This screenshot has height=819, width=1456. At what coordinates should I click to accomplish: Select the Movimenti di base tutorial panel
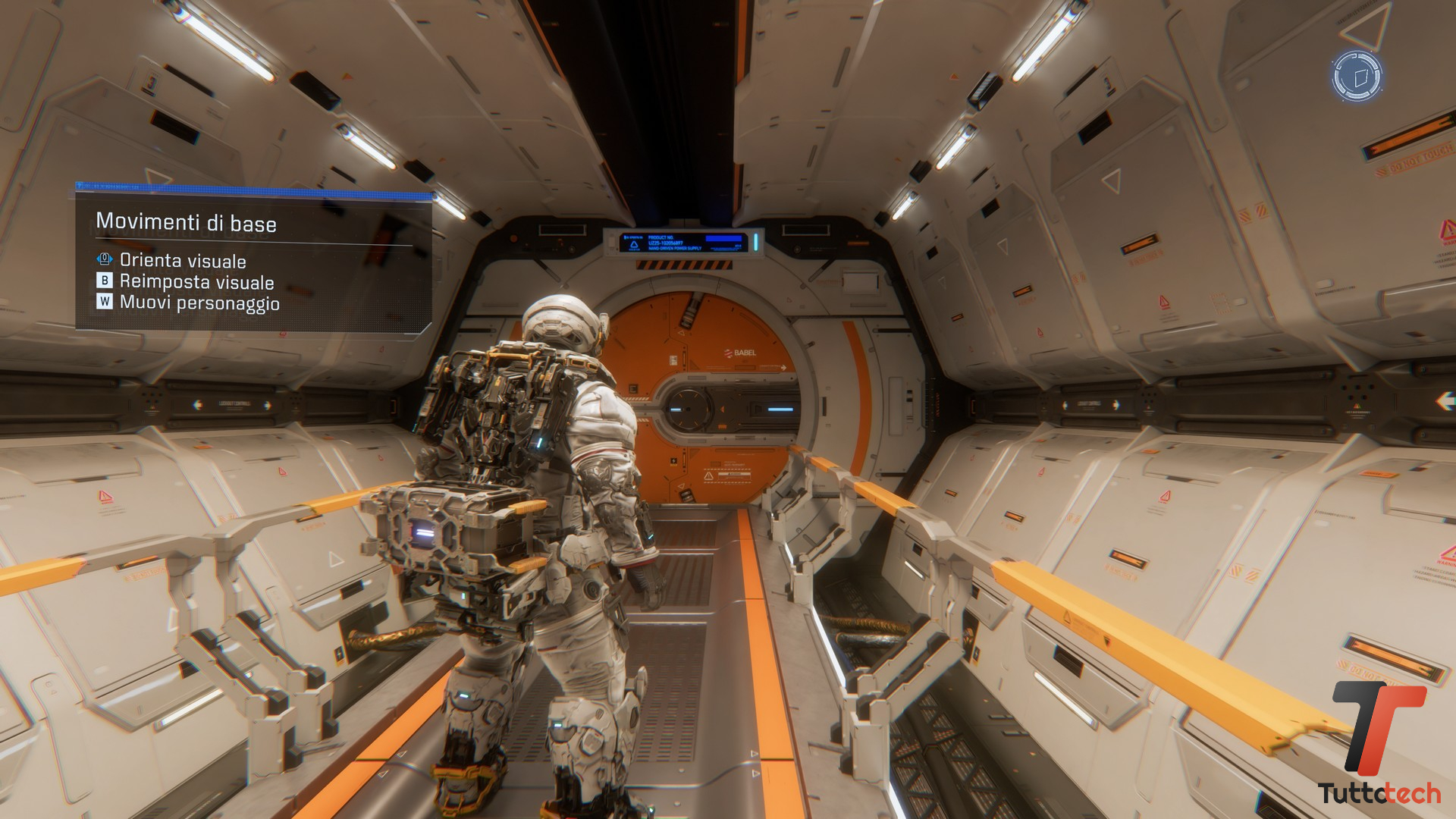(253, 259)
